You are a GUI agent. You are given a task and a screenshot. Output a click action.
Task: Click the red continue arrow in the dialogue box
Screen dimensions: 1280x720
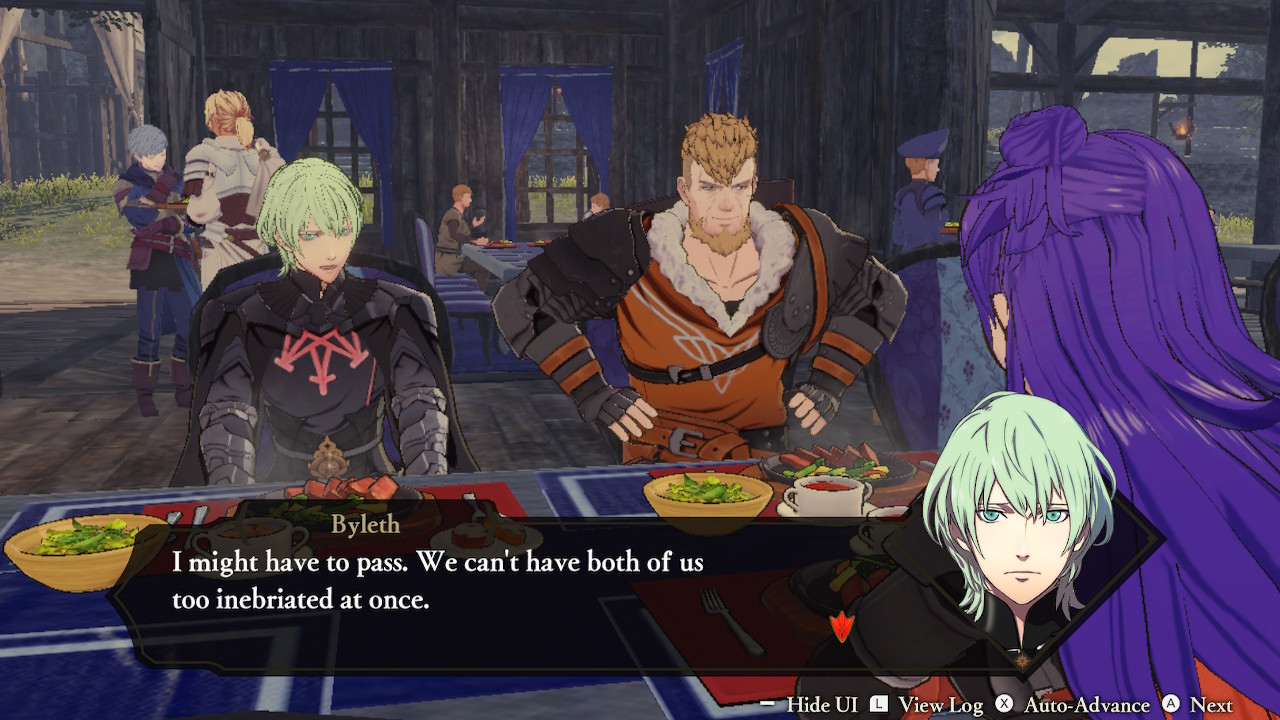coord(843,627)
